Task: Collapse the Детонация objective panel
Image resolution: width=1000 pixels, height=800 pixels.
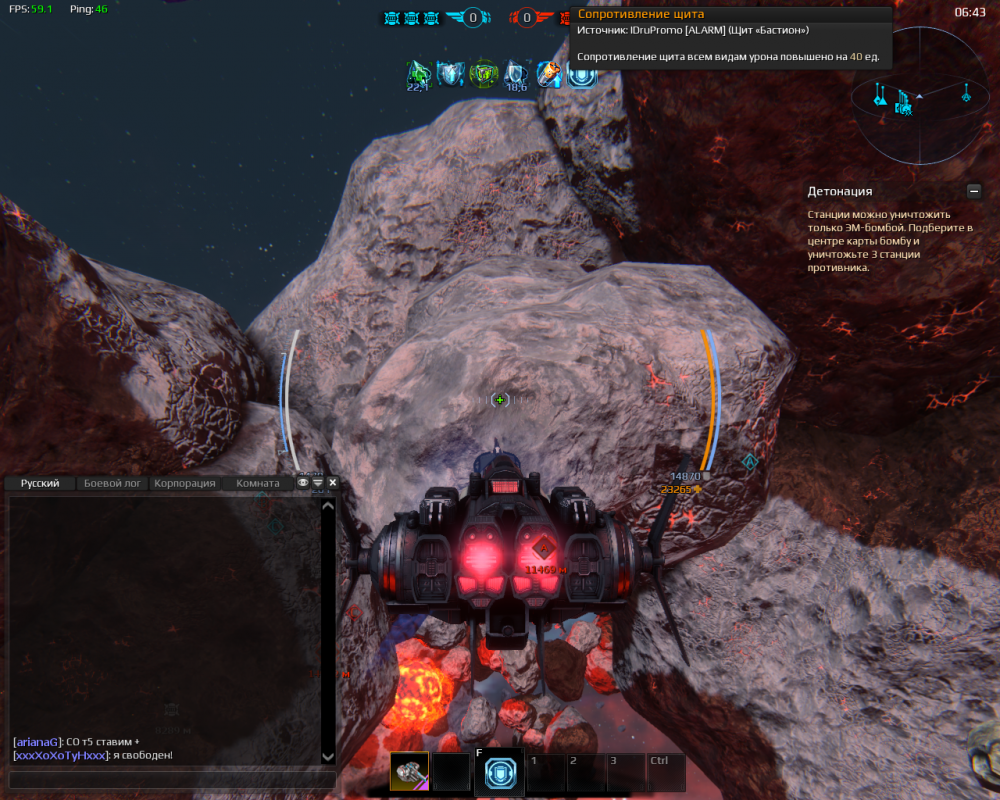Action: tap(973, 191)
